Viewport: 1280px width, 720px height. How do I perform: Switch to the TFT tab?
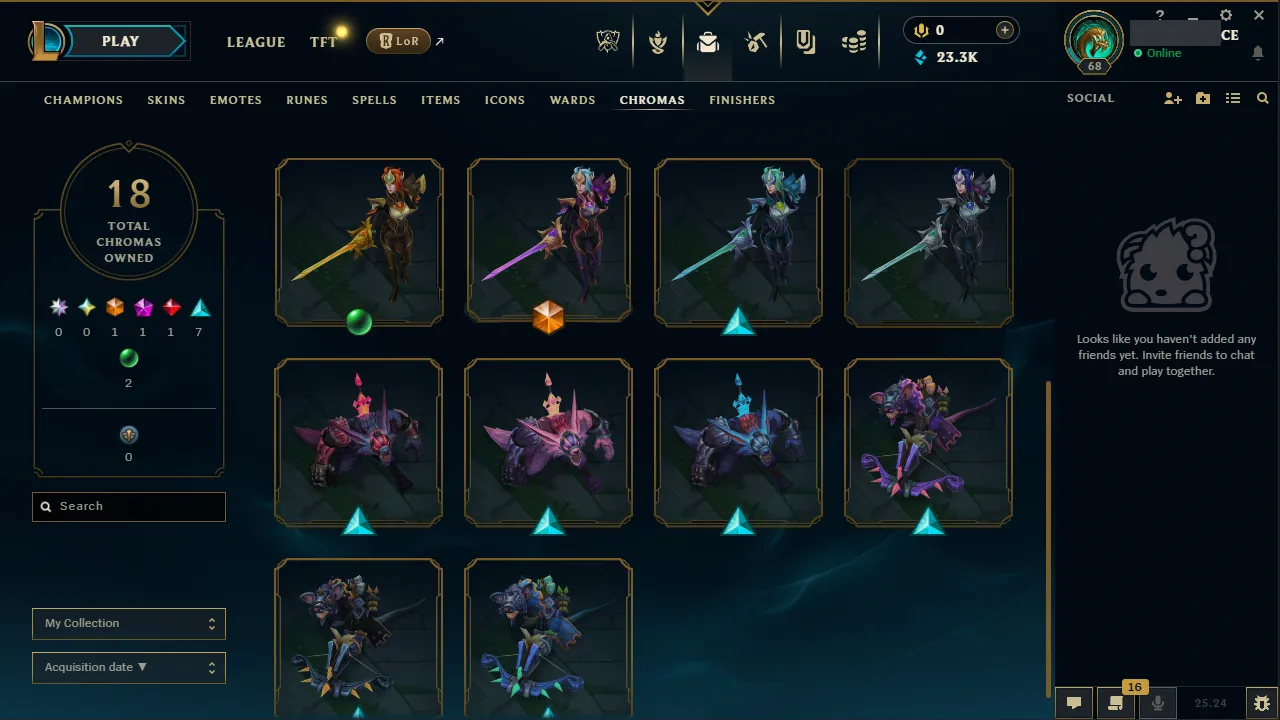pos(322,42)
